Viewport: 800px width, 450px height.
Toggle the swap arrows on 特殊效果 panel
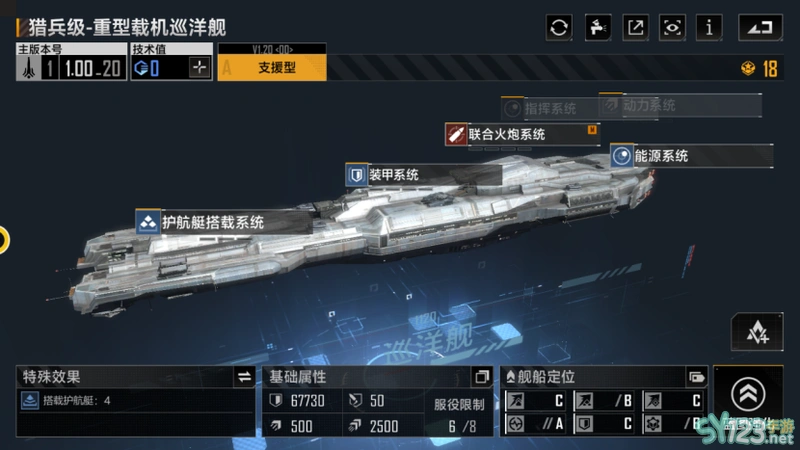click(244, 377)
